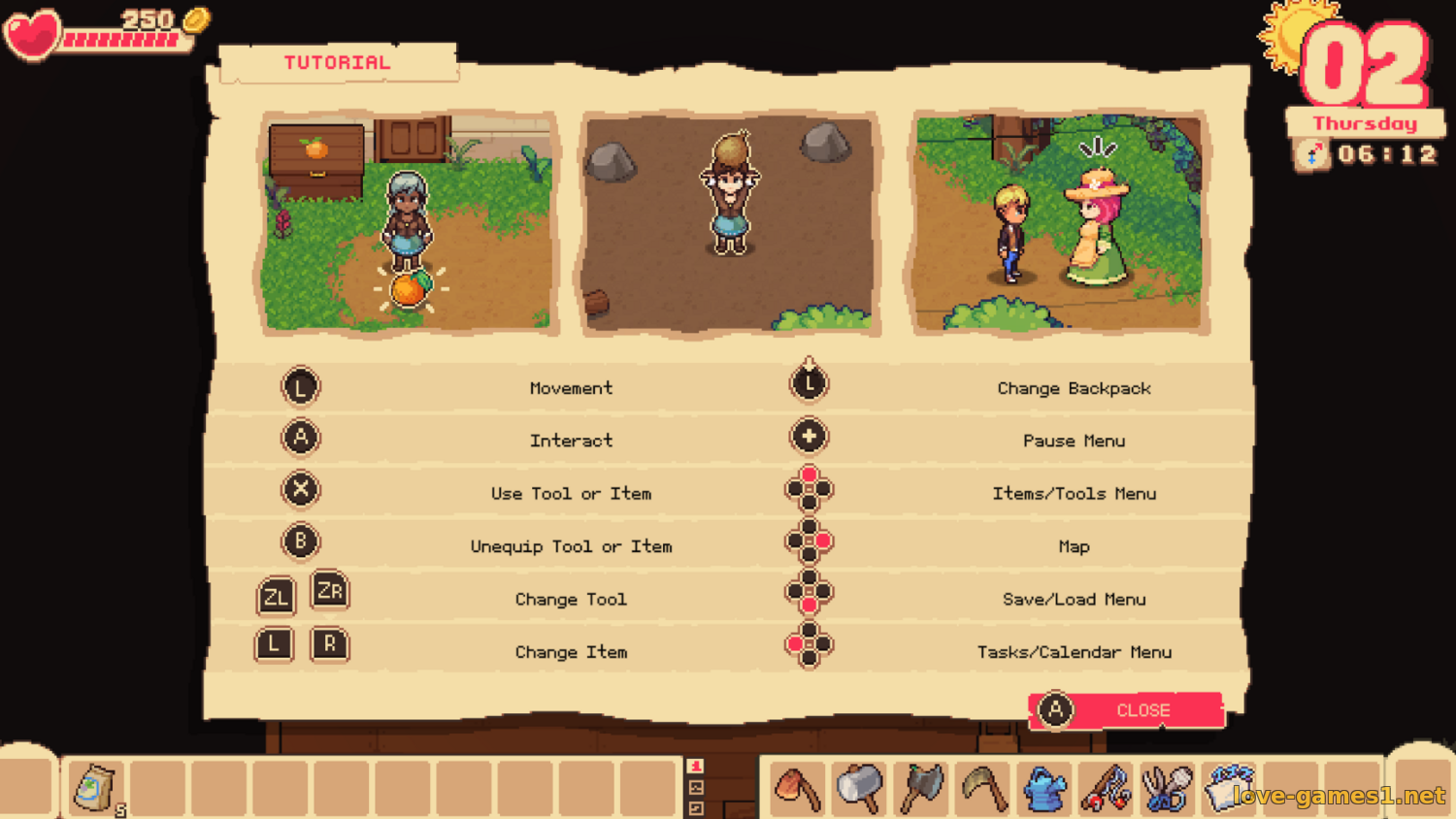Switch to backpack page 1
Viewport: 1456px width, 819px height.
pyautogui.click(x=696, y=767)
